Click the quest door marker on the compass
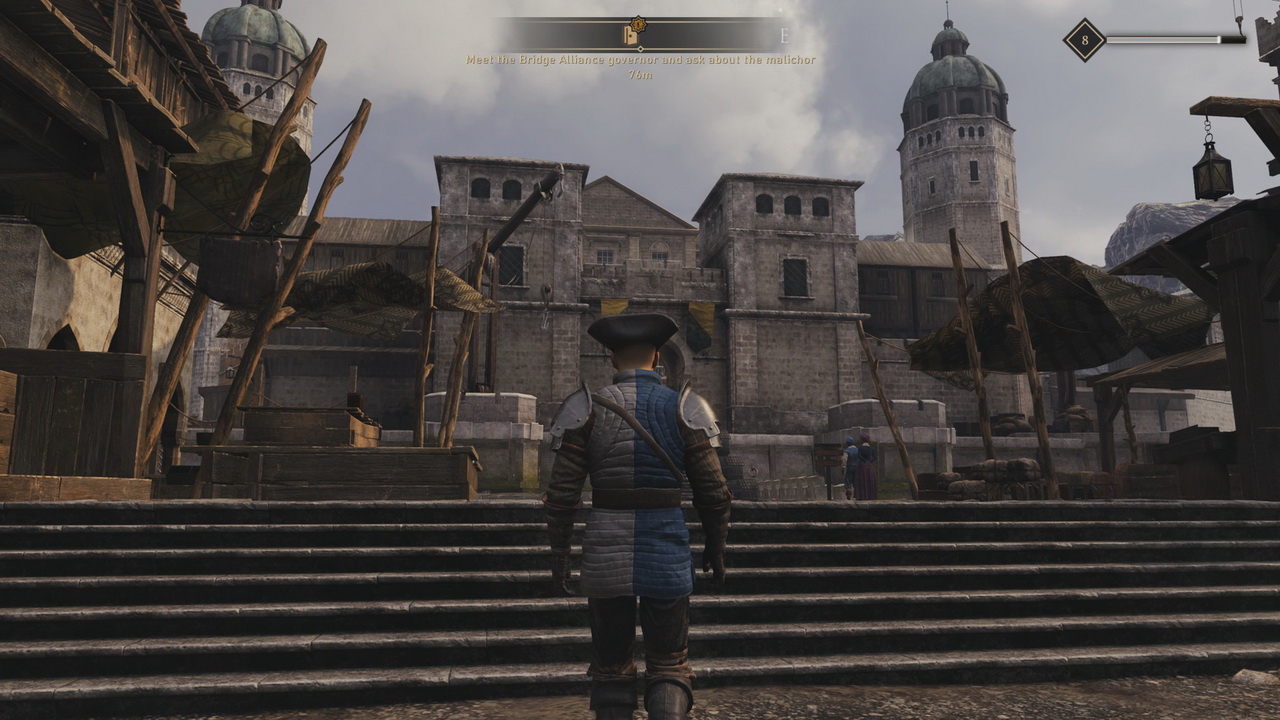The width and height of the screenshot is (1280, 720). 632,35
